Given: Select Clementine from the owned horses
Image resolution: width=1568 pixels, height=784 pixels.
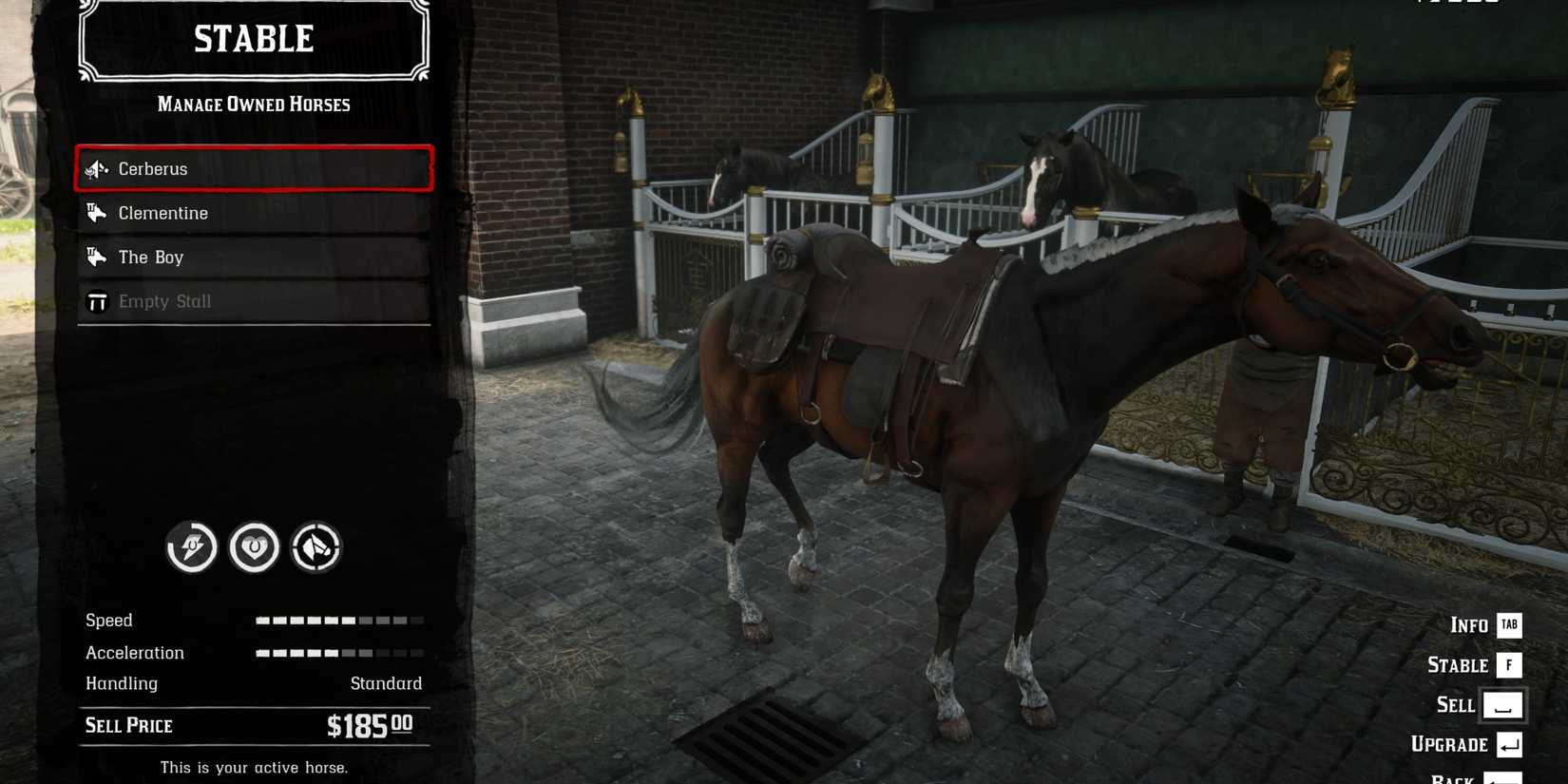Looking at the screenshot, I should click(x=252, y=213).
